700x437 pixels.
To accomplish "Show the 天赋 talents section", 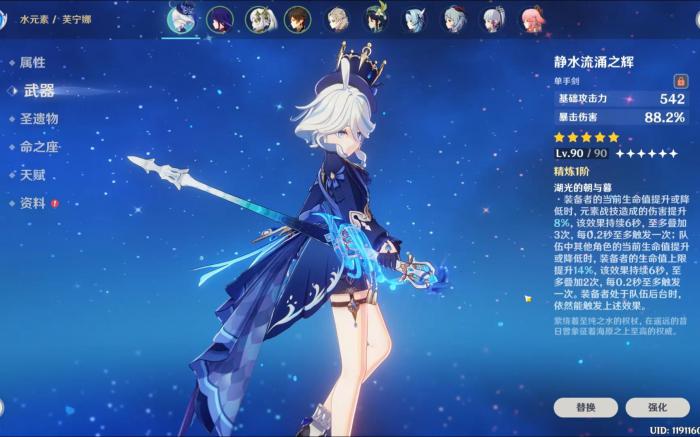I will [32, 174].
